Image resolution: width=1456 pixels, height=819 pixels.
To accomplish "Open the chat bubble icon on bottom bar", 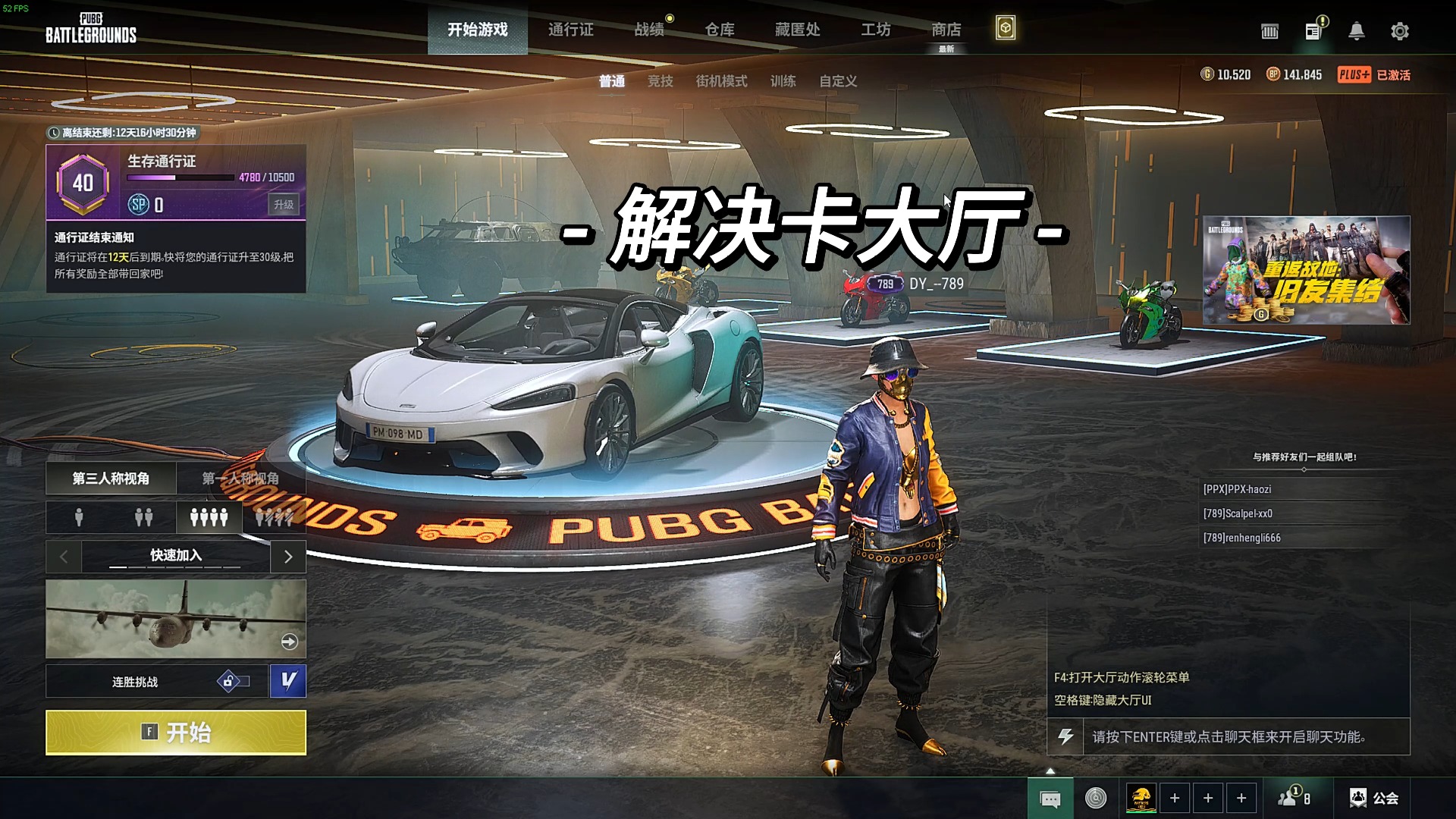I will click(1049, 798).
